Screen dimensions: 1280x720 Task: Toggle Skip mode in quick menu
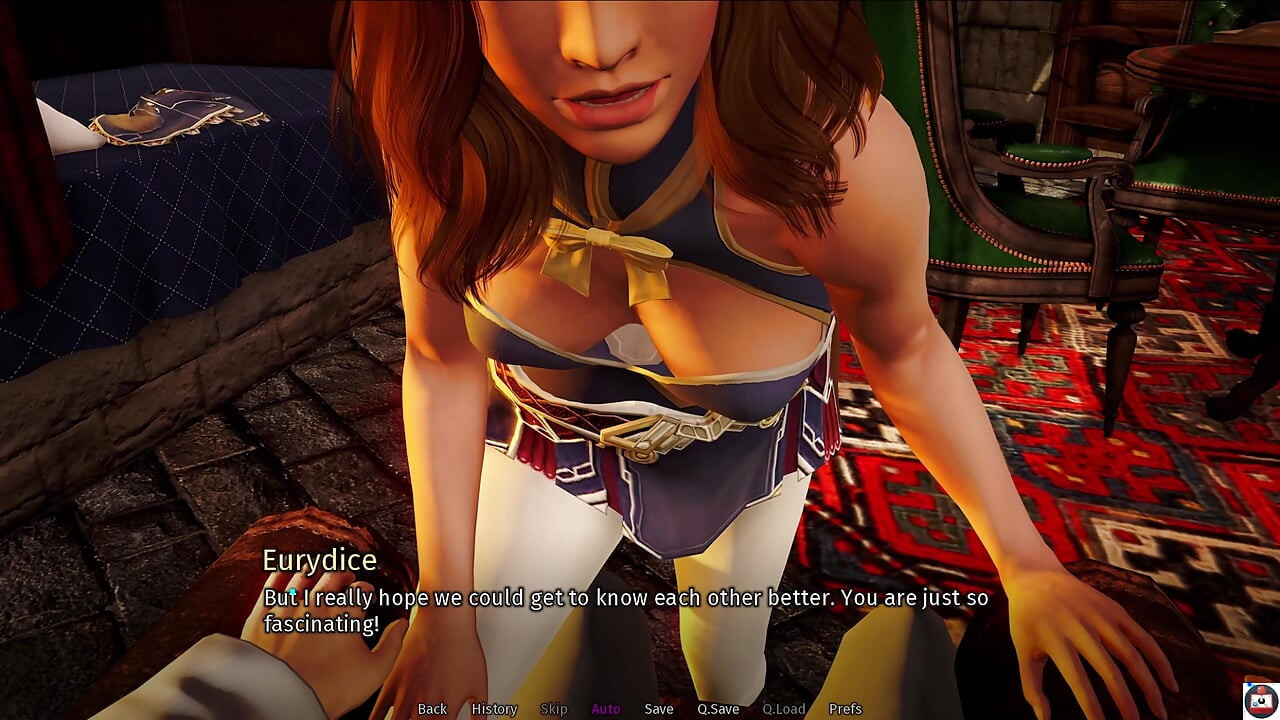tap(554, 709)
